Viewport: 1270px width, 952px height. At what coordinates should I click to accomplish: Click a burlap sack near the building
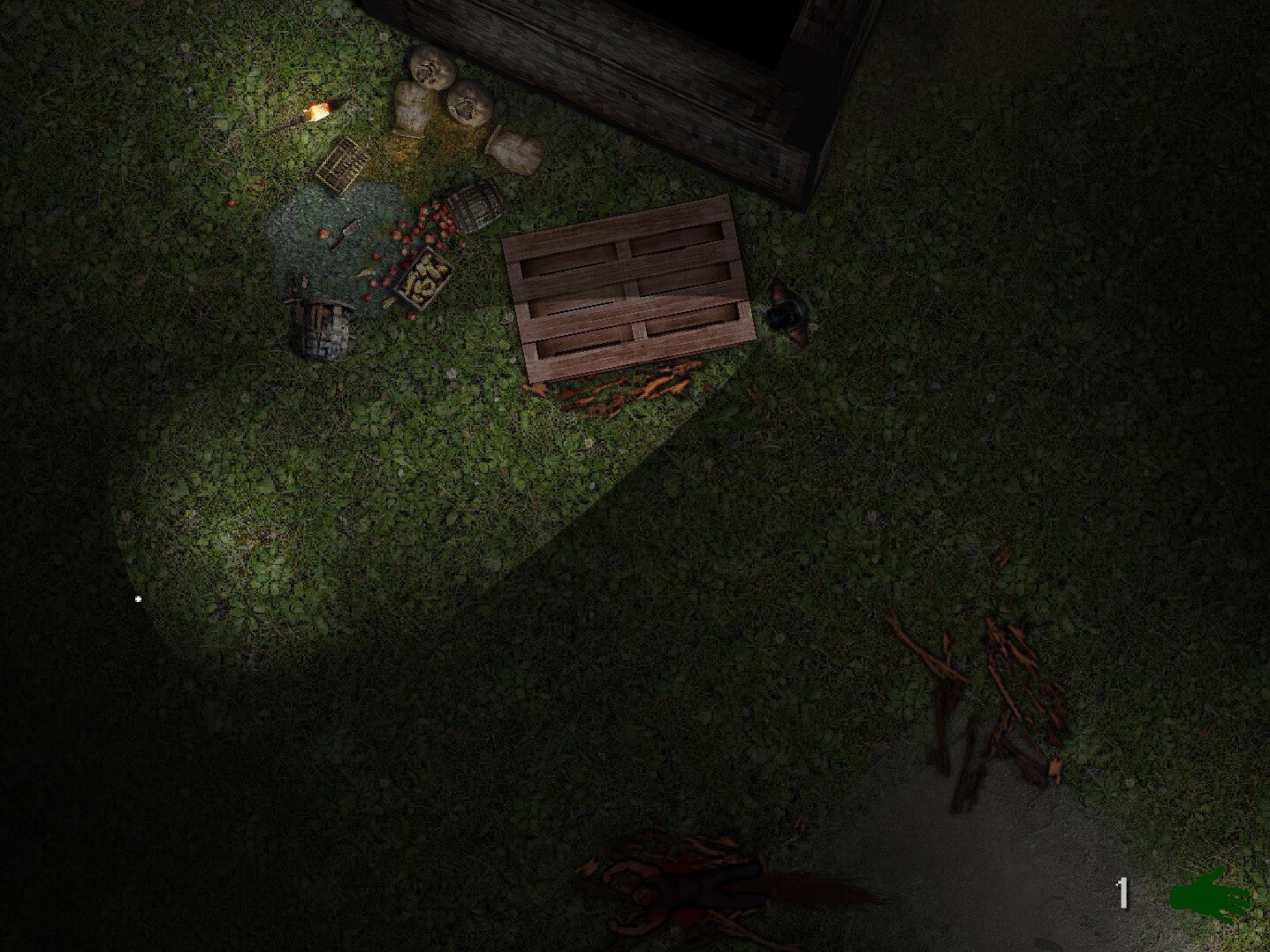click(x=410, y=107)
